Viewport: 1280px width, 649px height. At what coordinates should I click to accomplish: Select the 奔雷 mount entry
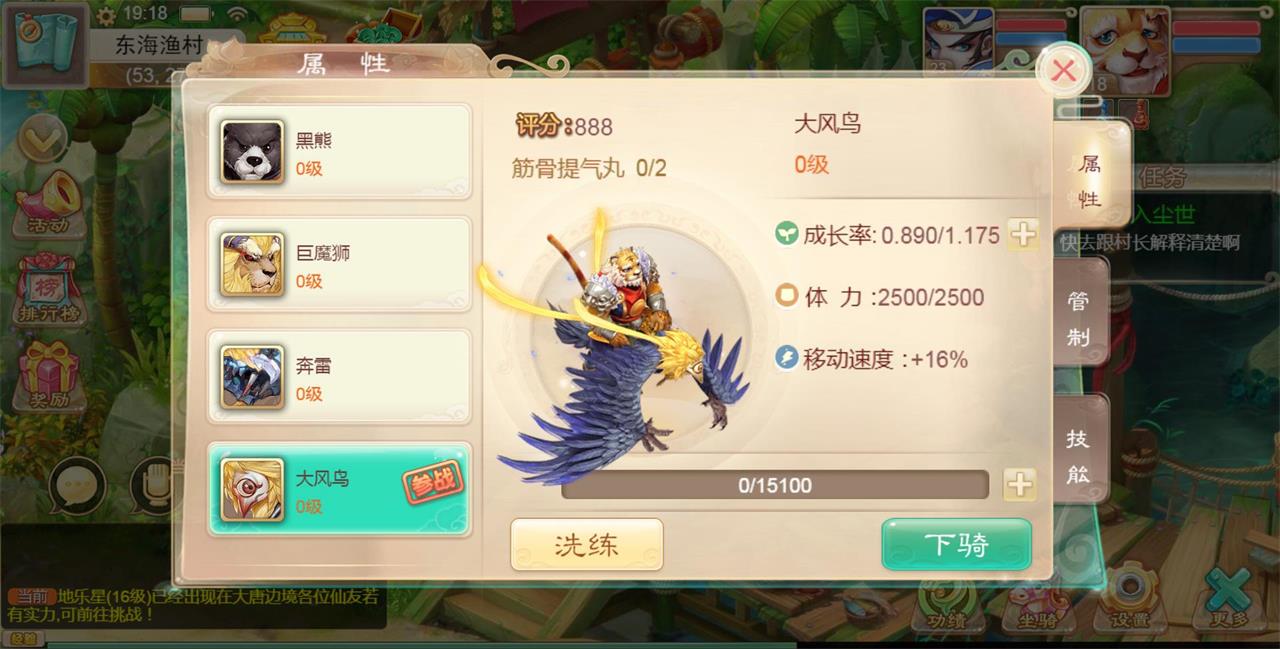(339, 377)
